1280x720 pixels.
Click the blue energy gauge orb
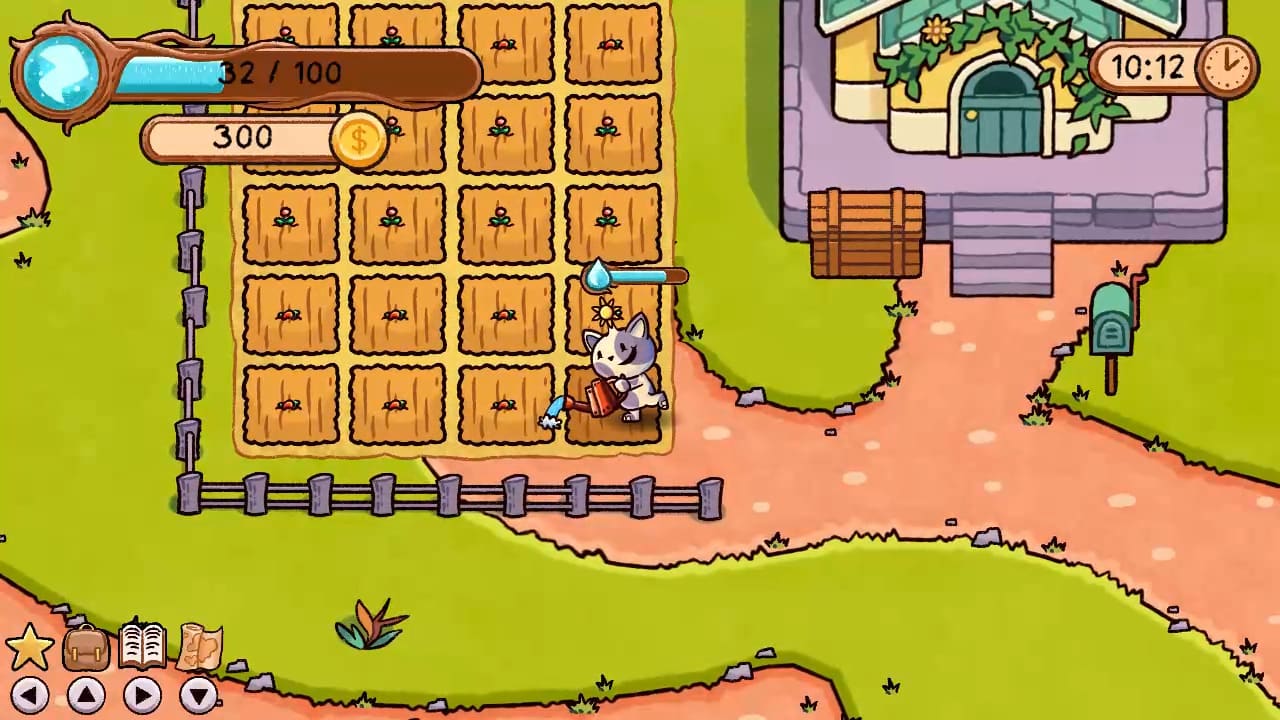click(x=60, y=70)
